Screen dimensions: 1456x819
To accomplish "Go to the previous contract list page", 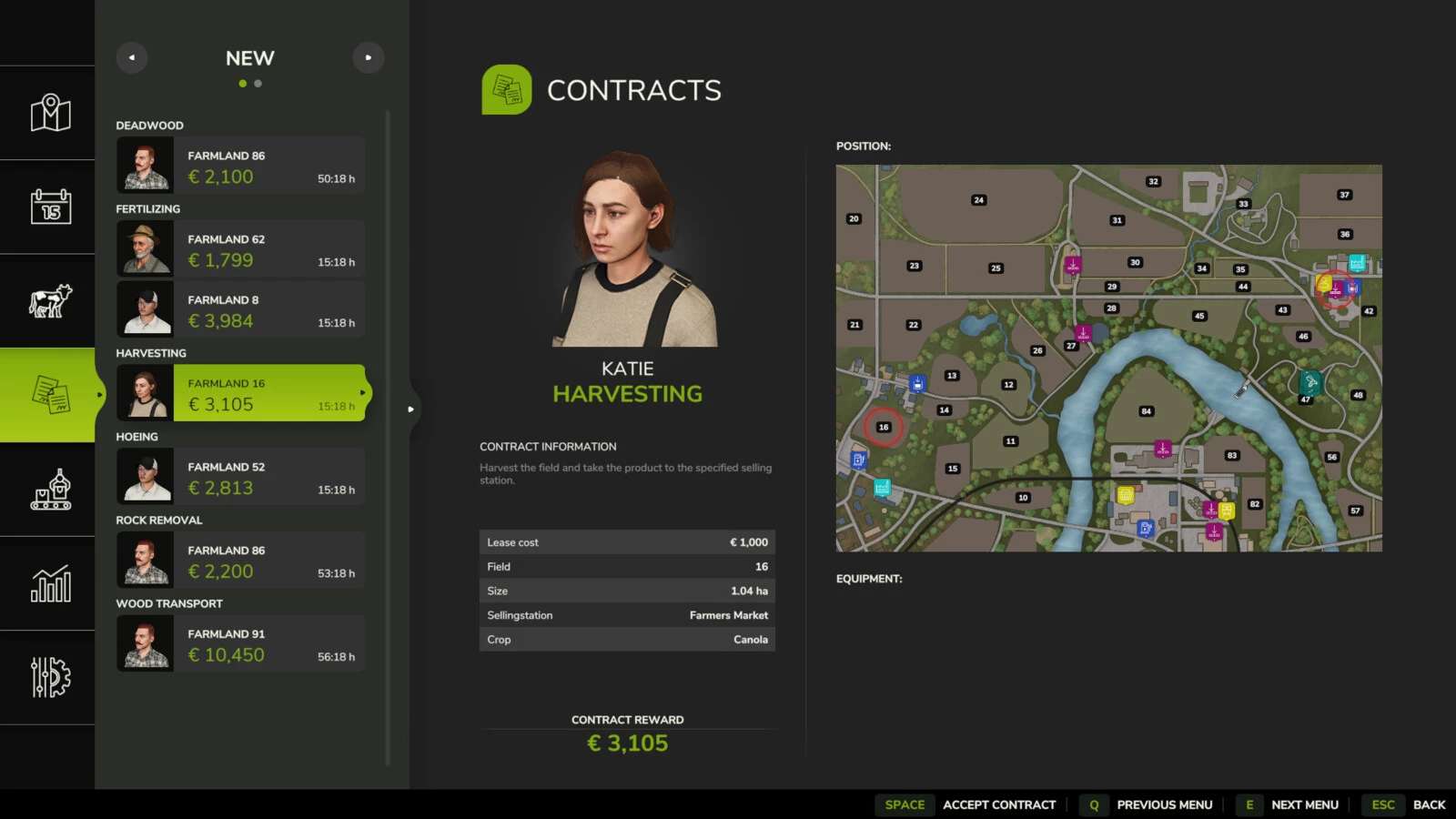I will pyautogui.click(x=132, y=58).
